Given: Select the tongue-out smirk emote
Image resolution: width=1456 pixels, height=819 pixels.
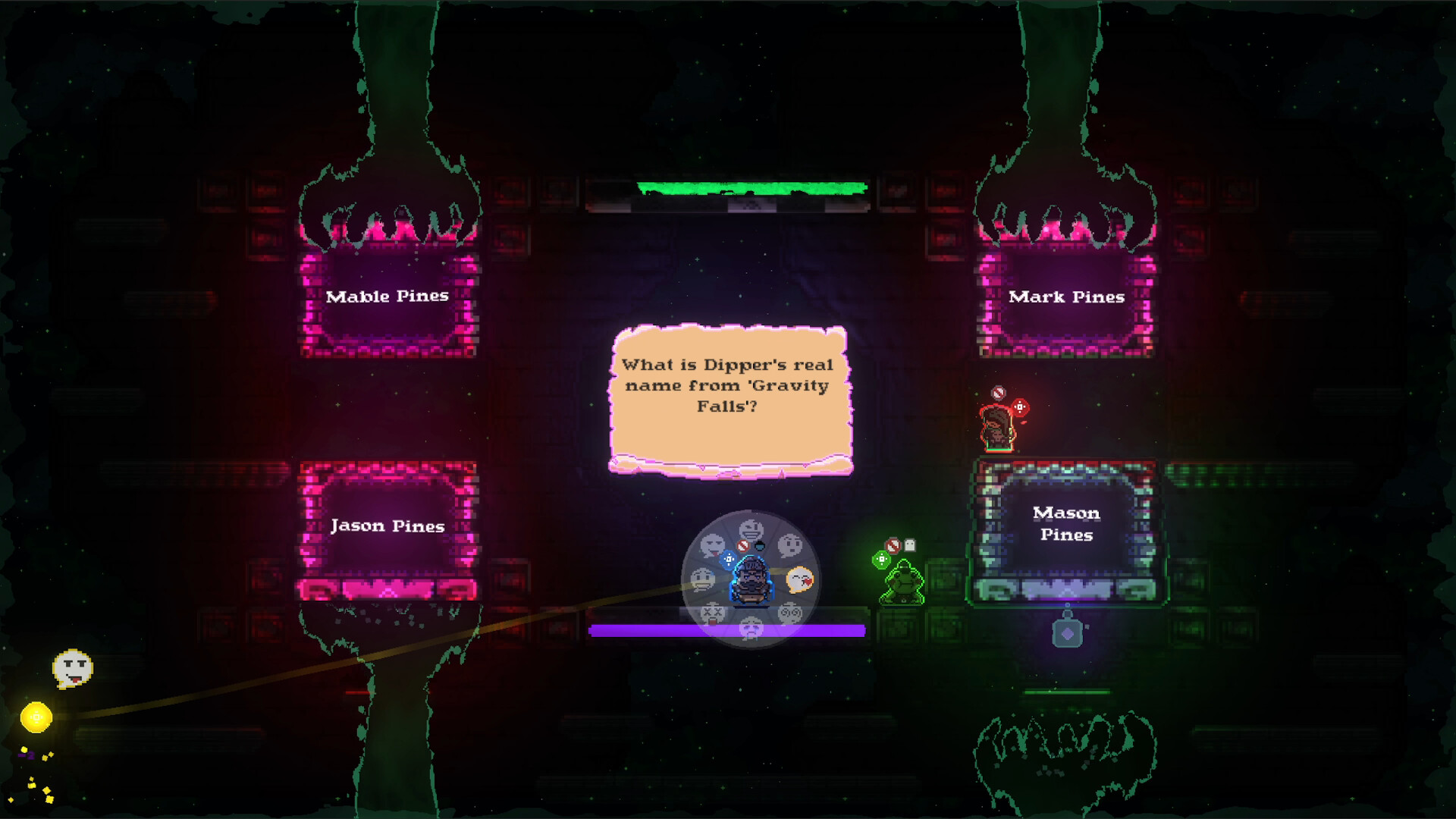Looking at the screenshot, I should pos(711,544).
